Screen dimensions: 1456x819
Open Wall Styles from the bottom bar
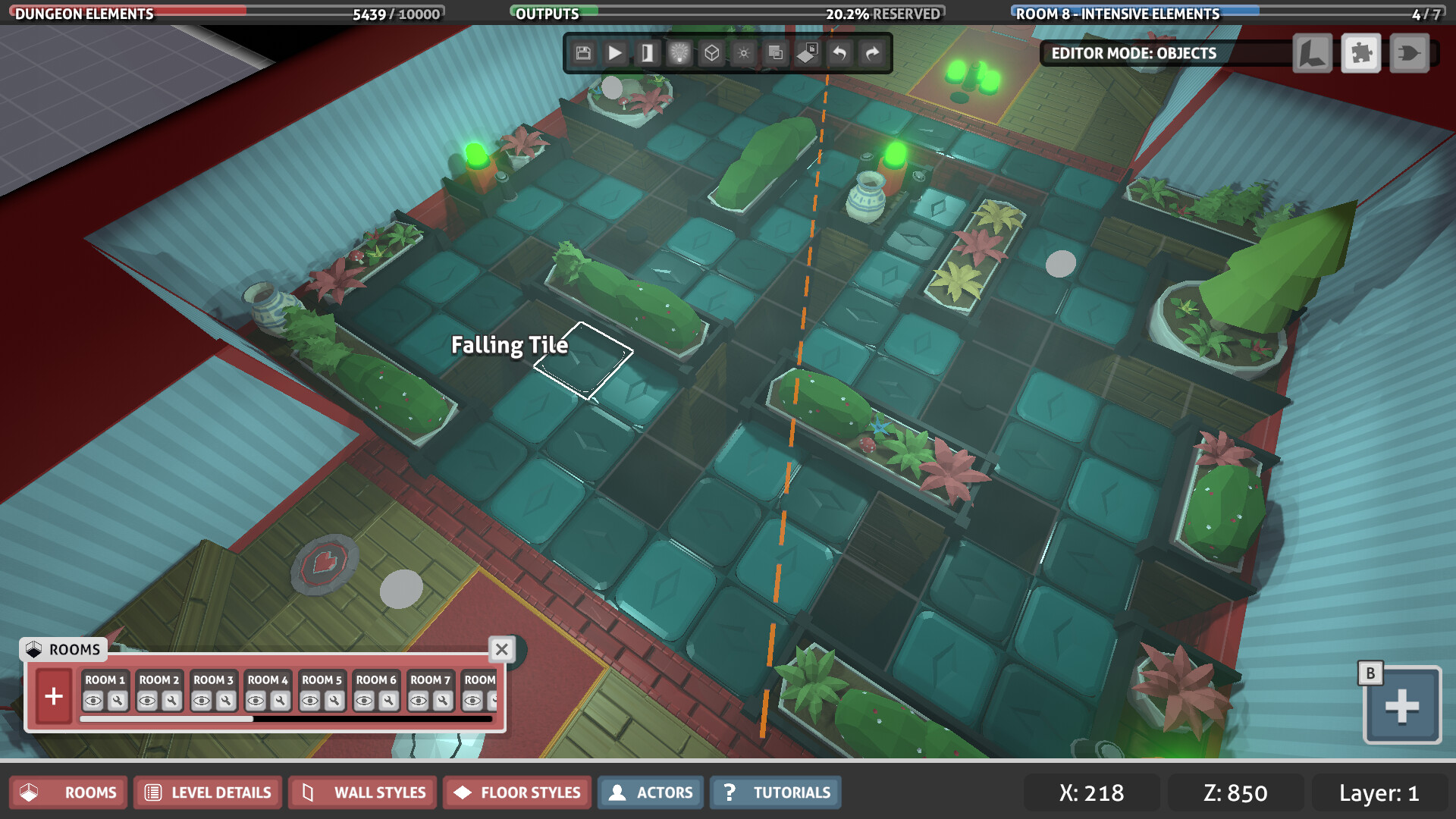coord(362,792)
